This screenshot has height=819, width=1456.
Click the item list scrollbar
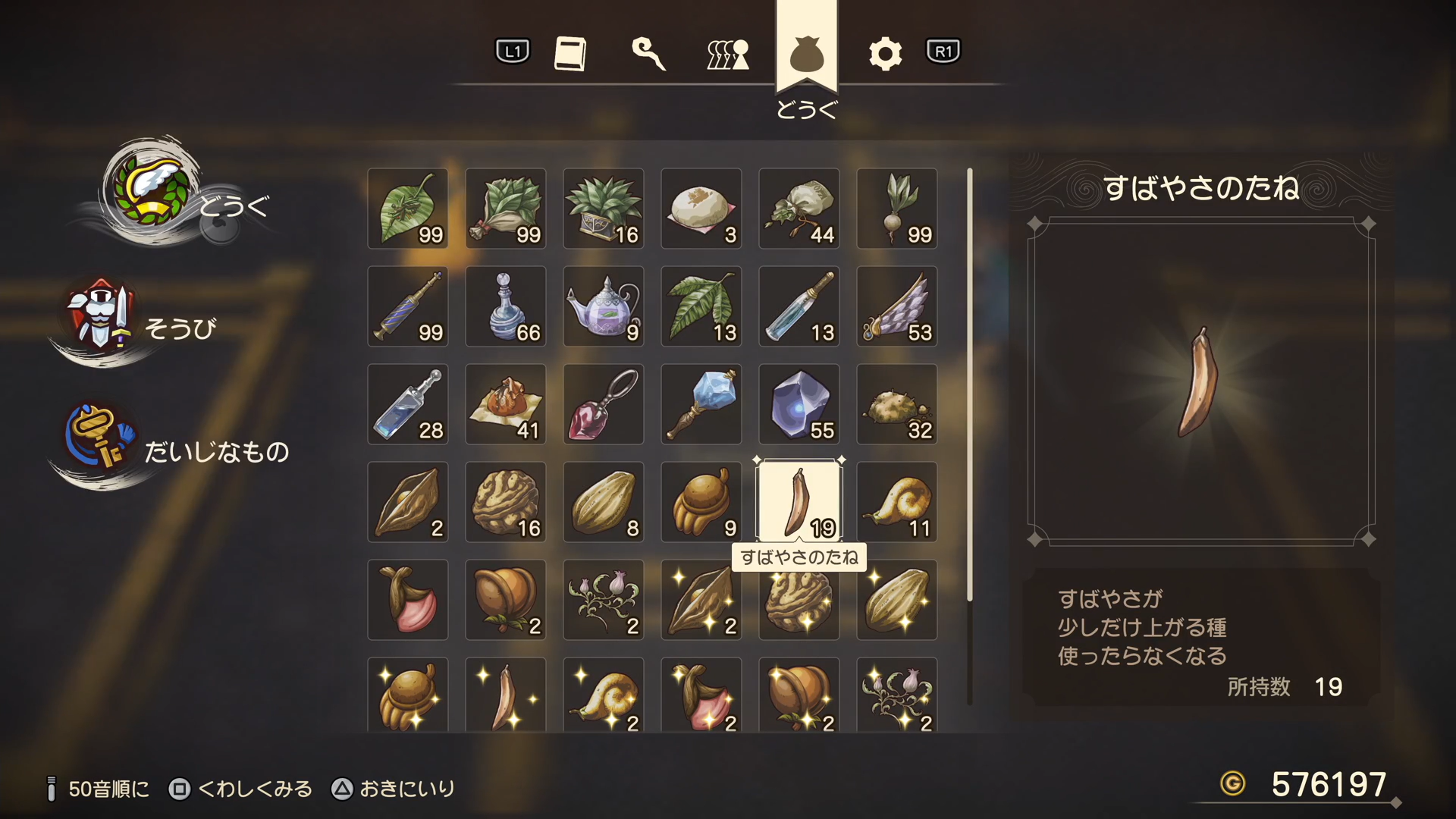[x=969, y=385]
